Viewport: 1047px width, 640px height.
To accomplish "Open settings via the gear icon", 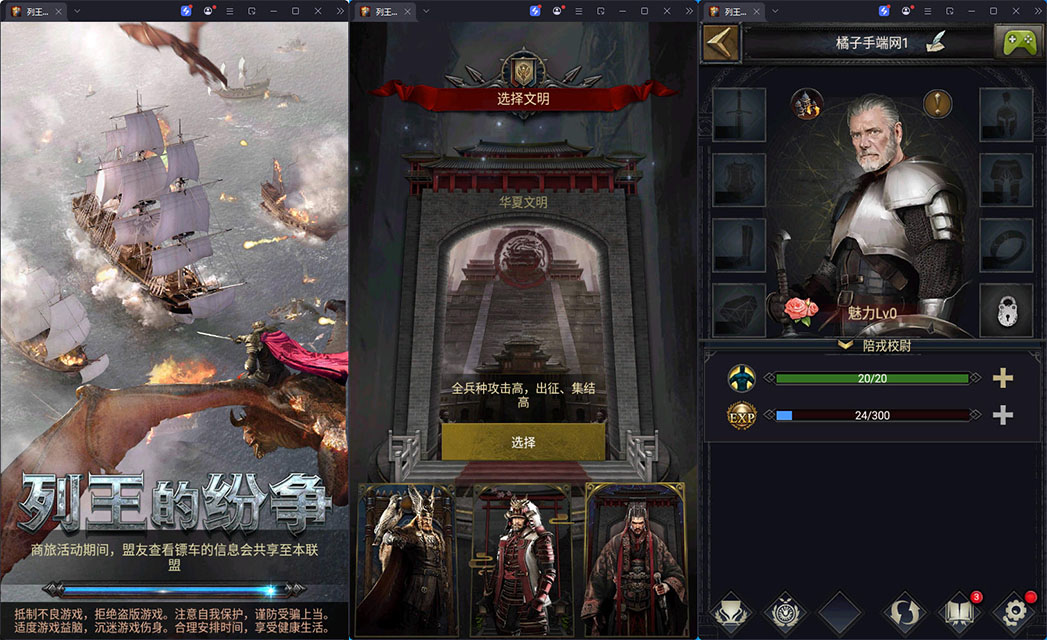I will (1015, 611).
